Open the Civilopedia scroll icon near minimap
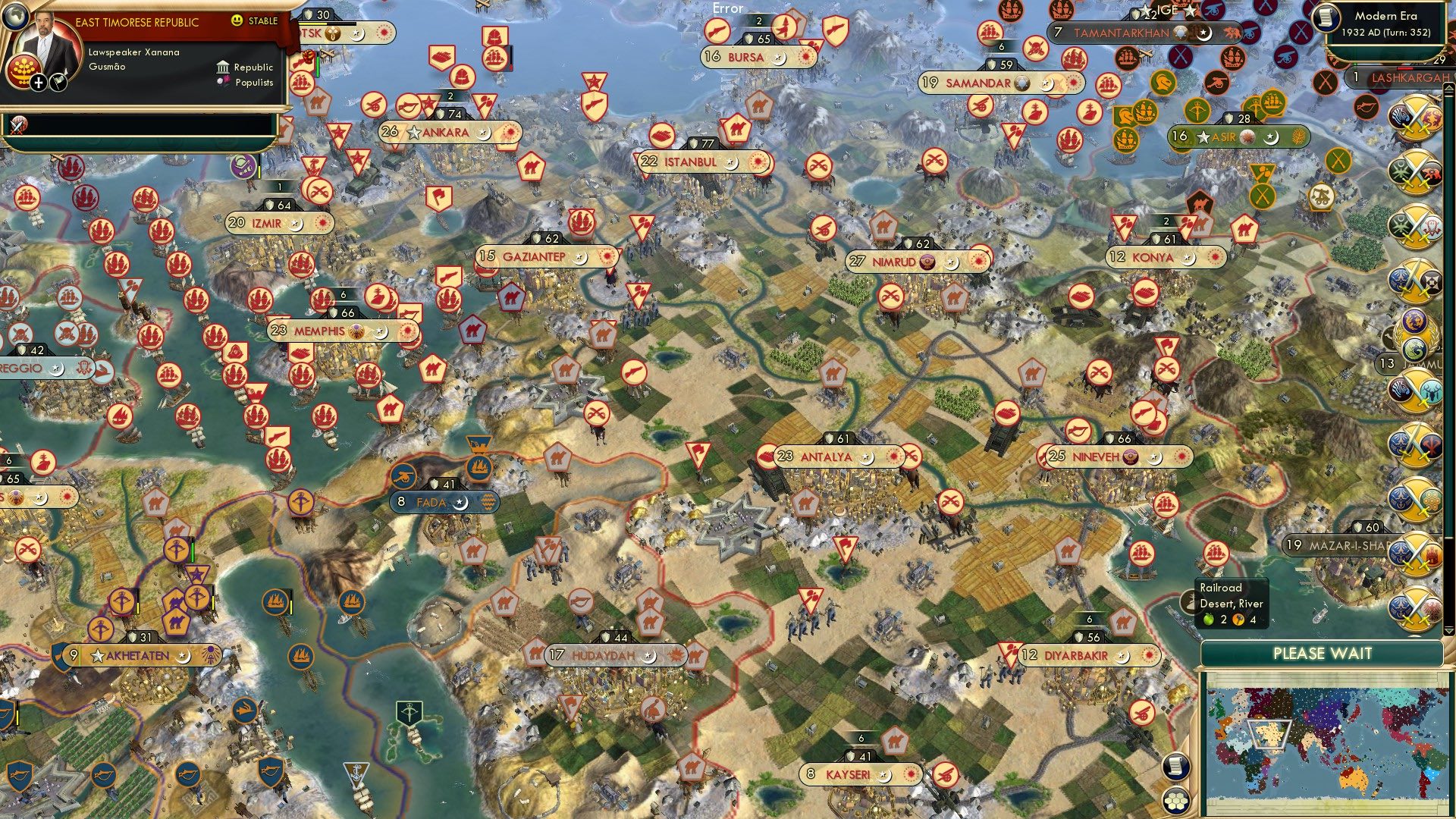Viewport: 1456px width, 819px height. tap(1175, 767)
